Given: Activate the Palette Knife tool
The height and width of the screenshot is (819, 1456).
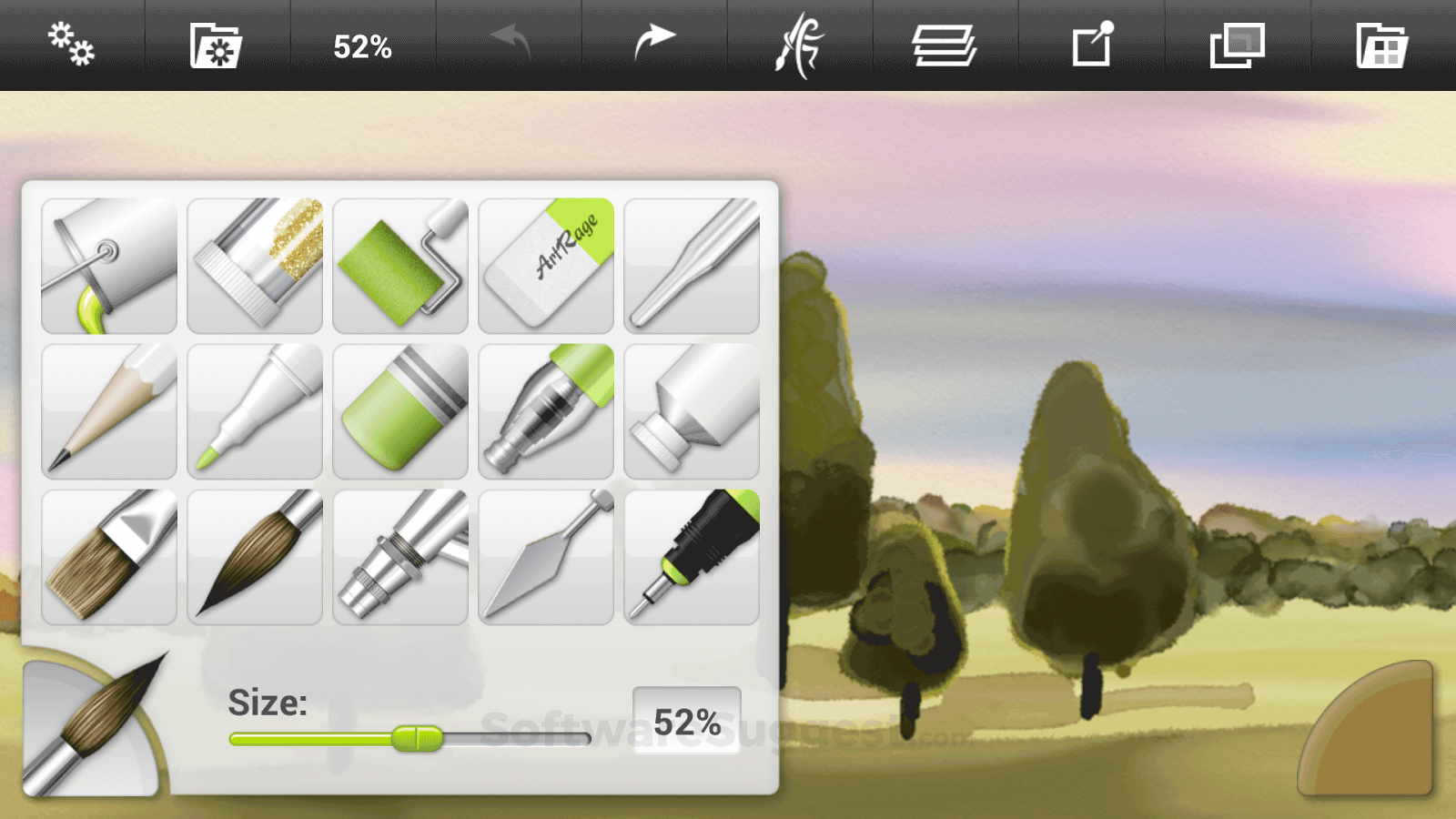Looking at the screenshot, I should coord(546,555).
